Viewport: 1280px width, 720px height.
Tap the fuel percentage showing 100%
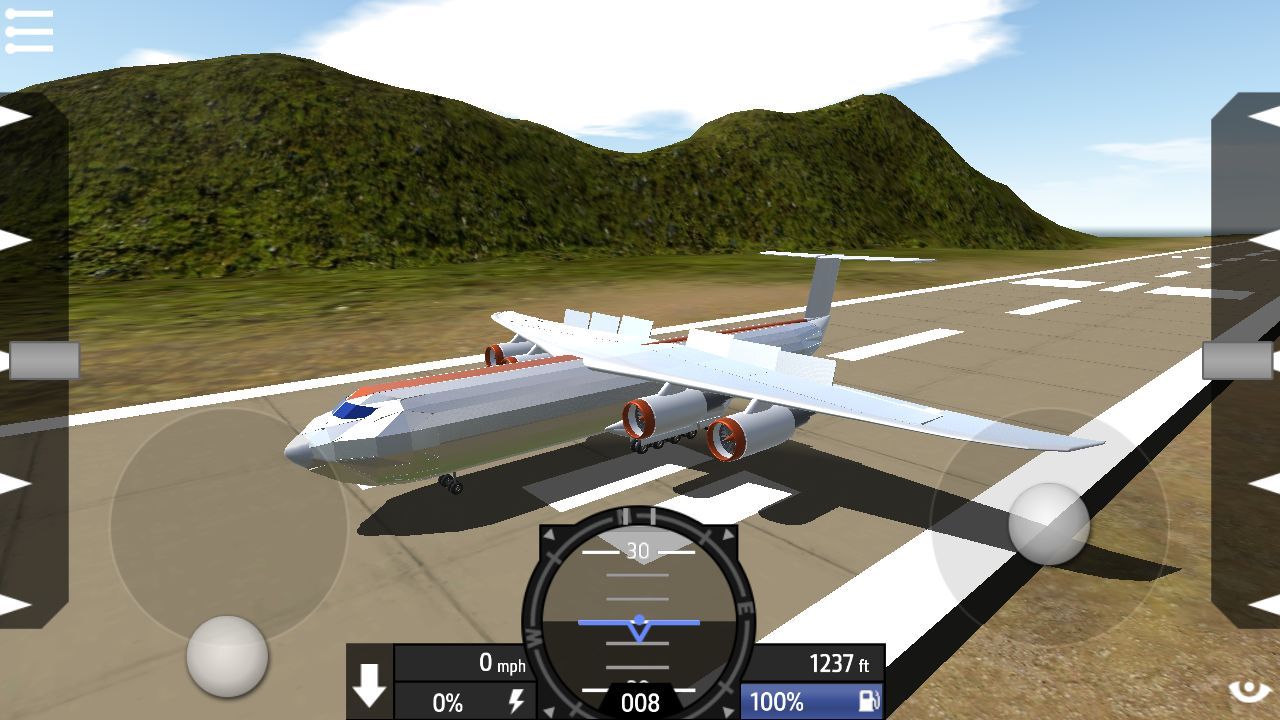pyautogui.click(x=780, y=701)
